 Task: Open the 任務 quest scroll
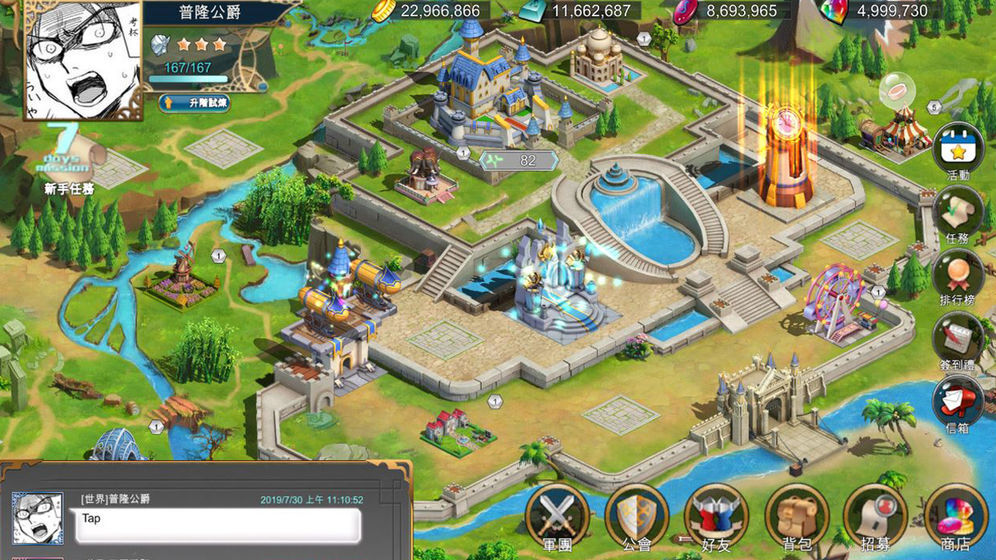958,213
